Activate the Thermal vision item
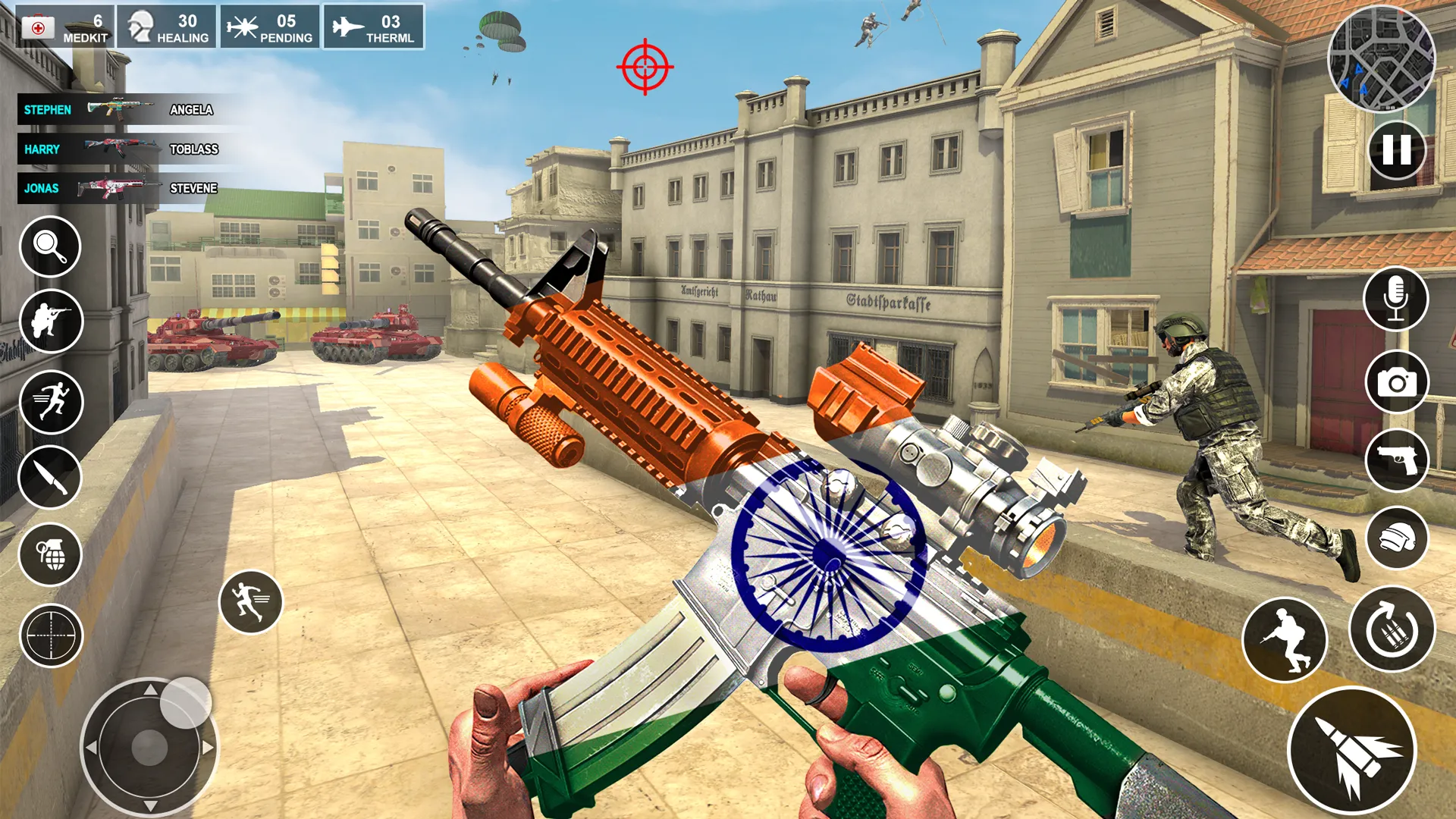The image size is (1456, 819). (x=374, y=27)
